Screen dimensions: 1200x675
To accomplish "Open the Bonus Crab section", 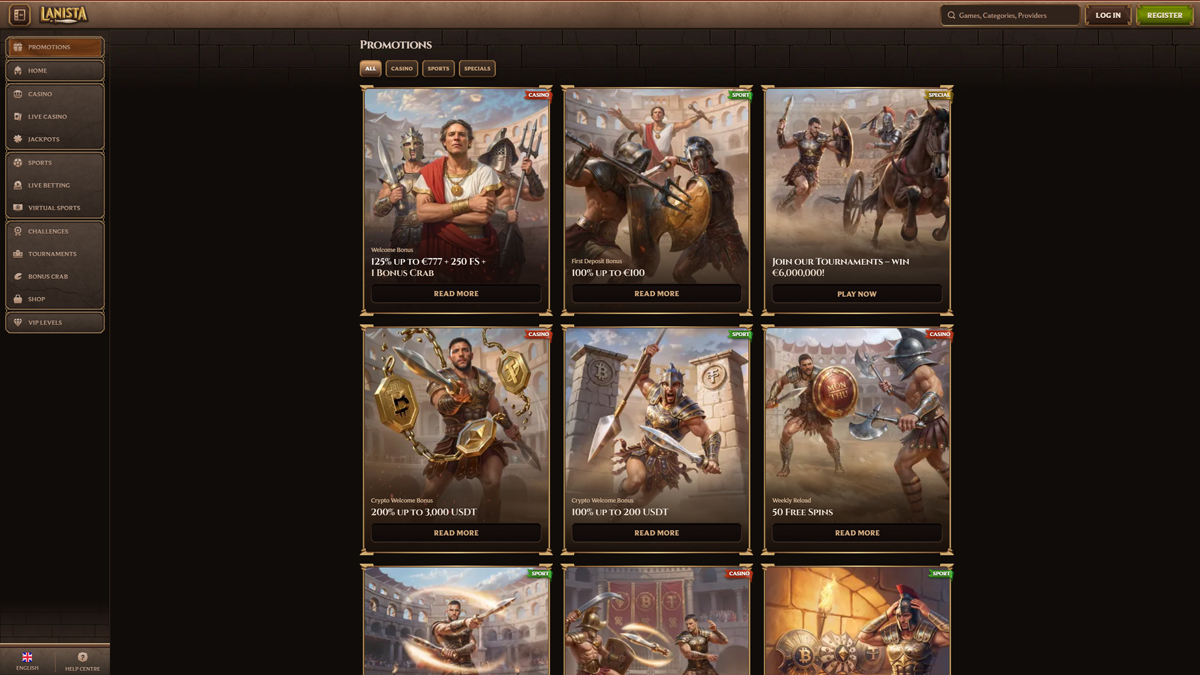I will coord(54,277).
